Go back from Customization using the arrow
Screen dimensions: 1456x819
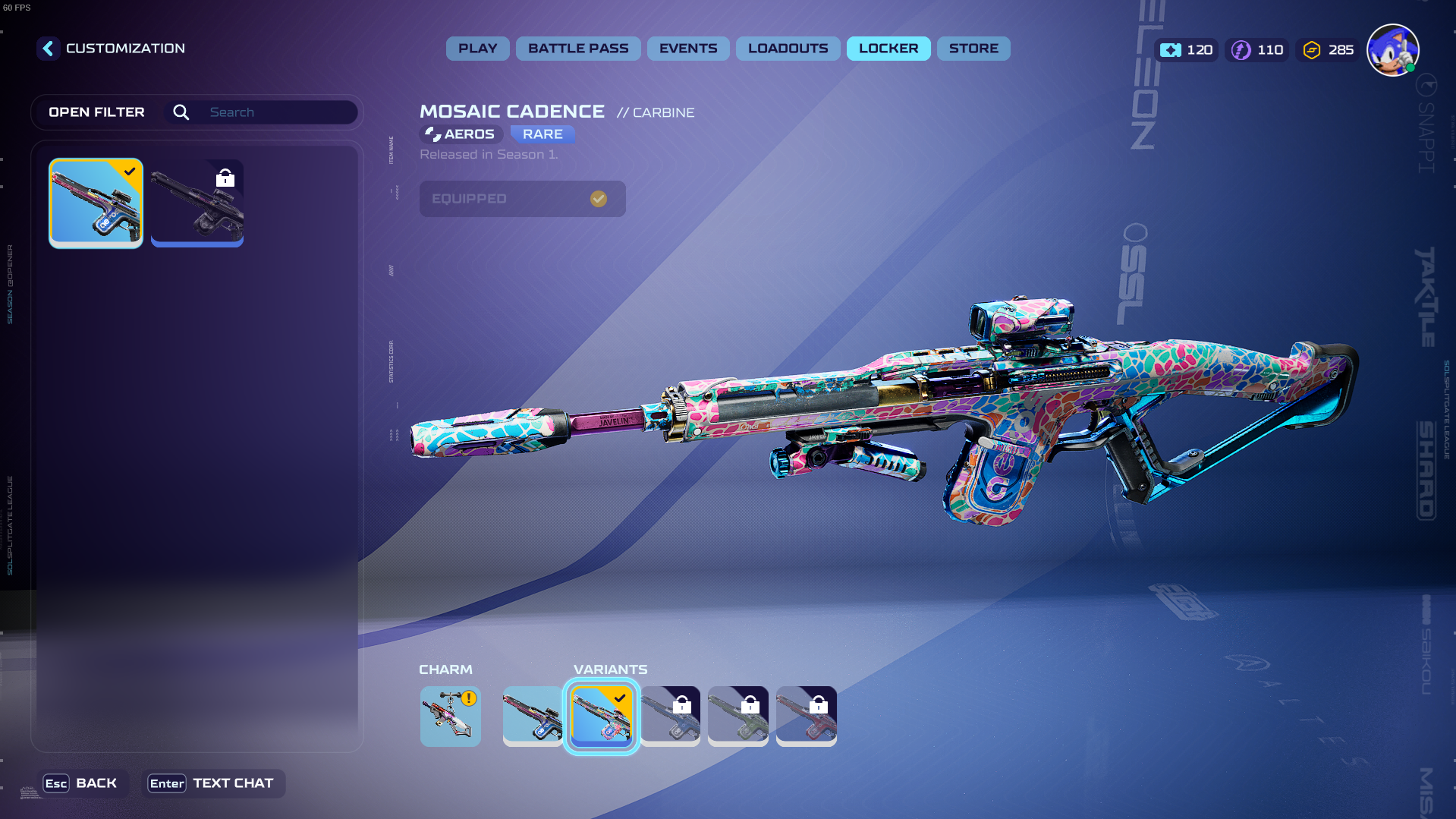click(48, 49)
